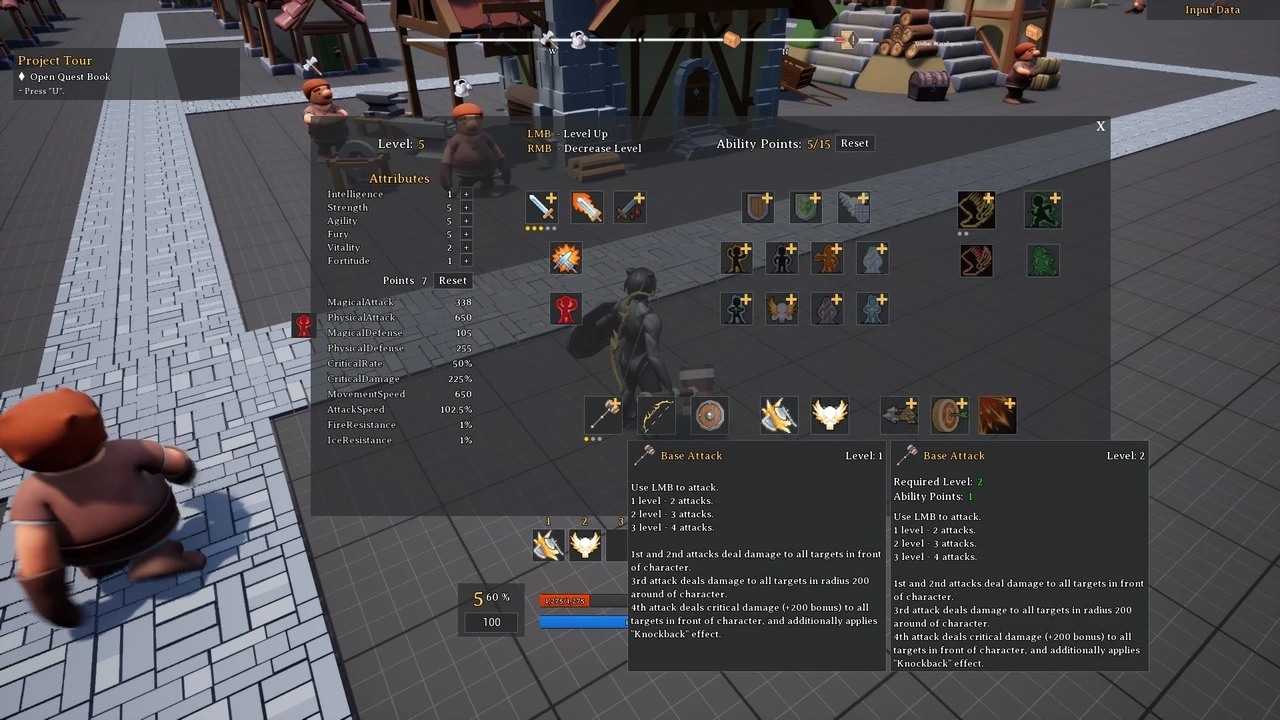Close the ability panel with the X
This screenshot has width=1280, height=720.
(1100, 126)
